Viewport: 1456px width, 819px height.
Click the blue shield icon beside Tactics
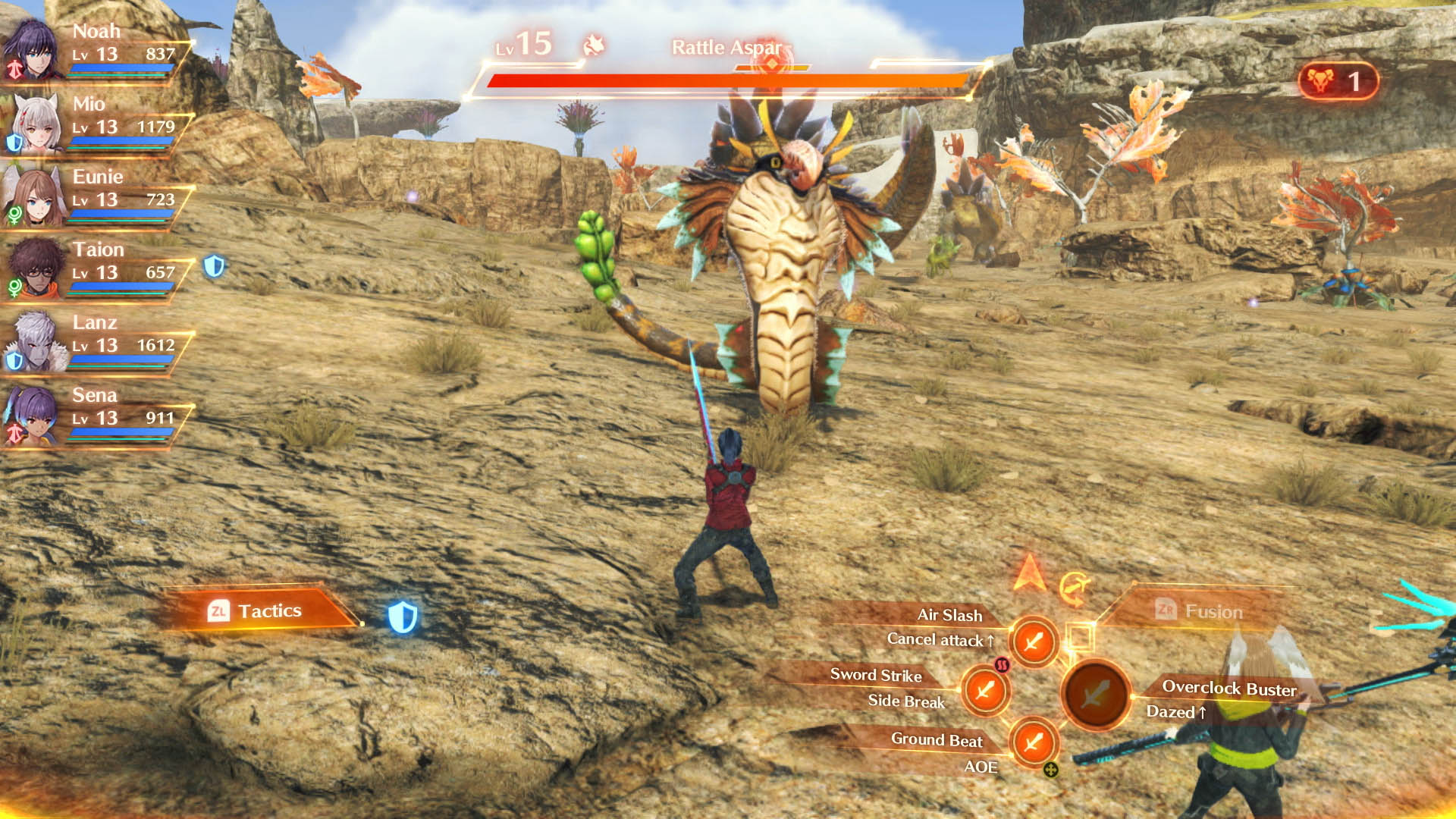click(x=403, y=617)
